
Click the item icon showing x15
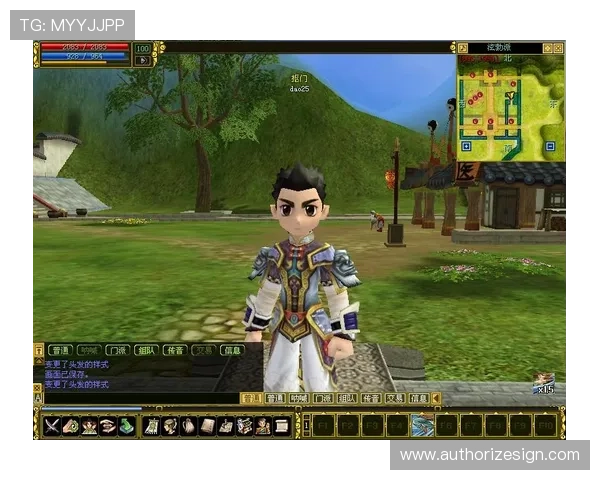pyautogui.click(x=543, y=383)
